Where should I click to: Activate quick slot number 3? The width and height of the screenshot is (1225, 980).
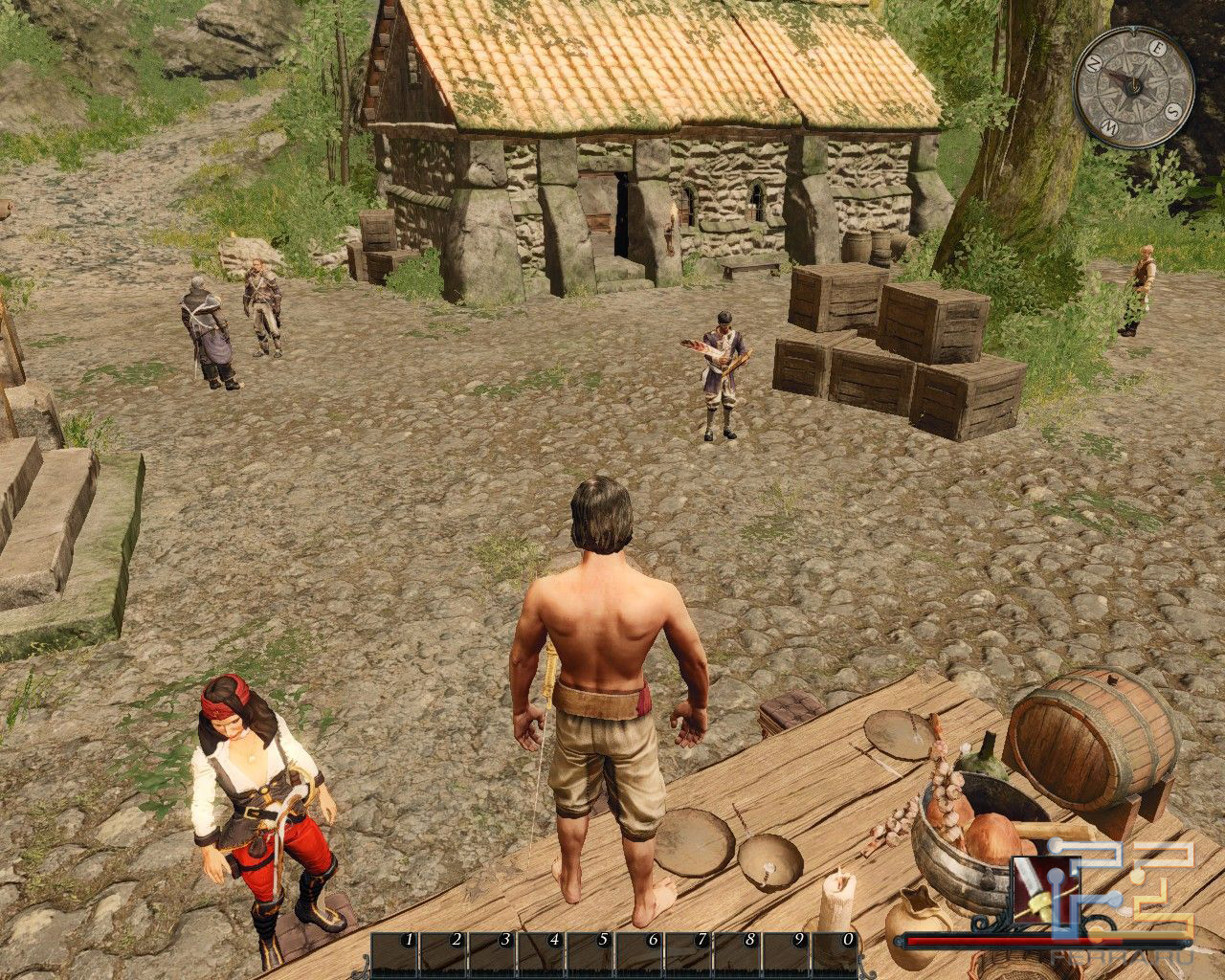coord(492,953)
